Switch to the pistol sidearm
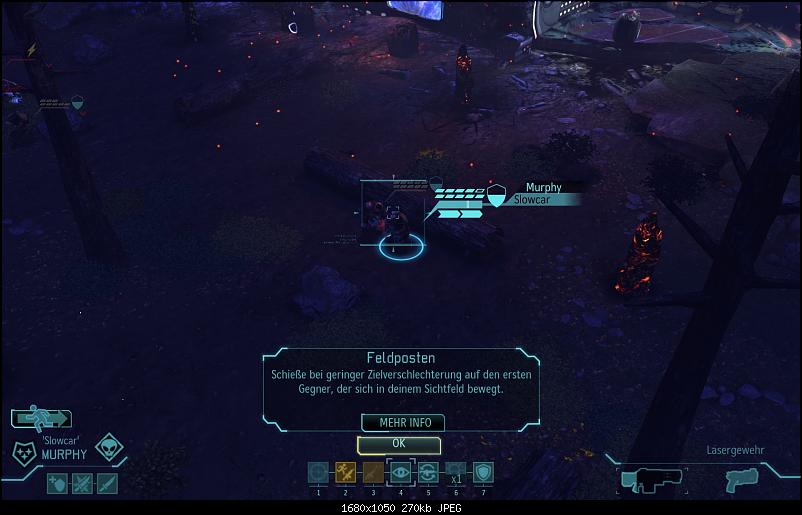802x515 pixels. click(x=741, y=479)
